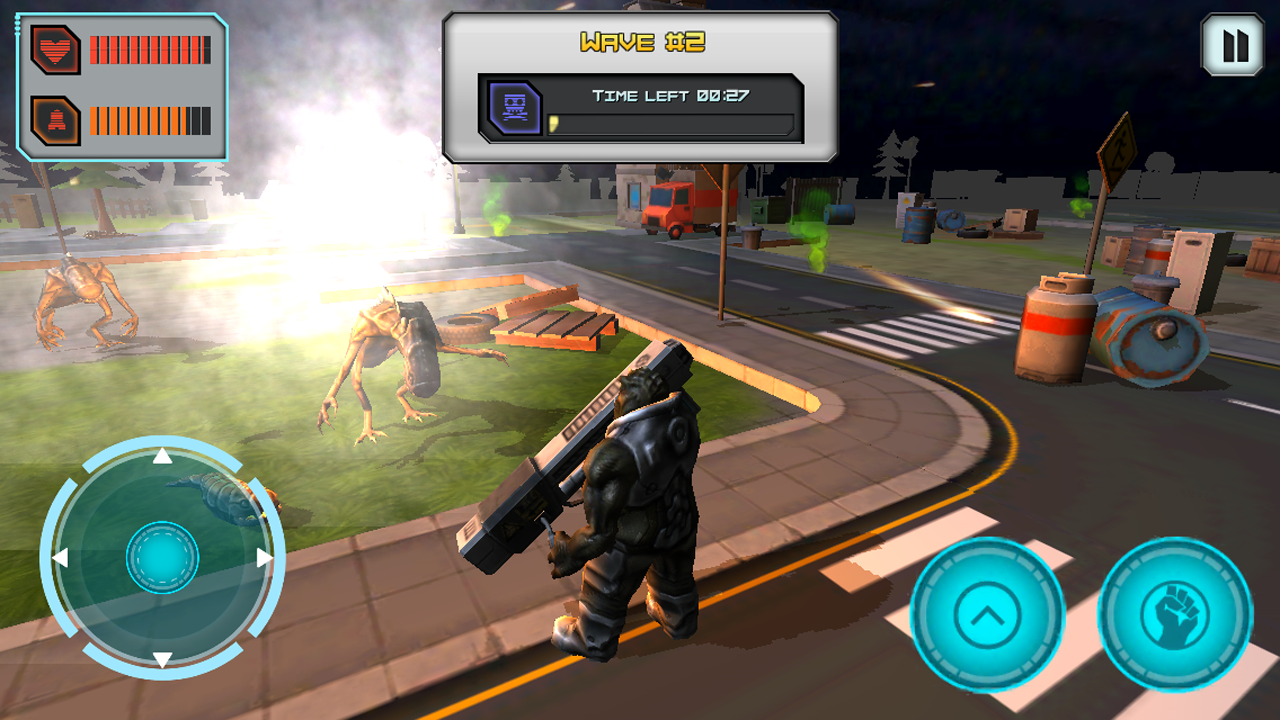Click the robot face icon beside the timer
The height and width of the screenshot is (720, 1280).
(x=513, y=108)
